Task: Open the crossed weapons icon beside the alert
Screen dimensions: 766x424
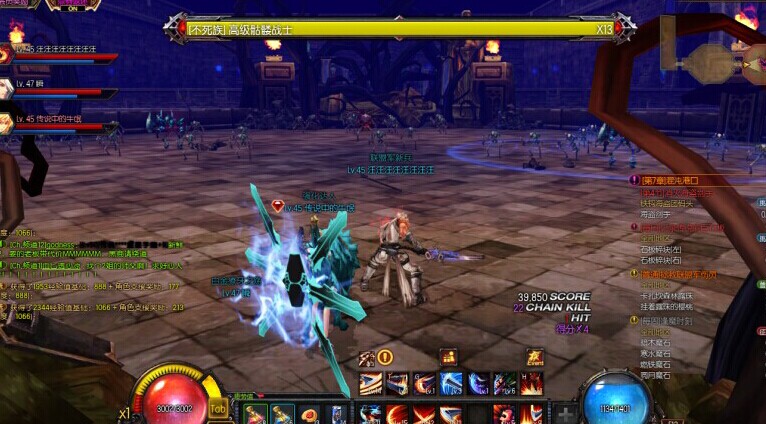Action: tap(367, 357)
